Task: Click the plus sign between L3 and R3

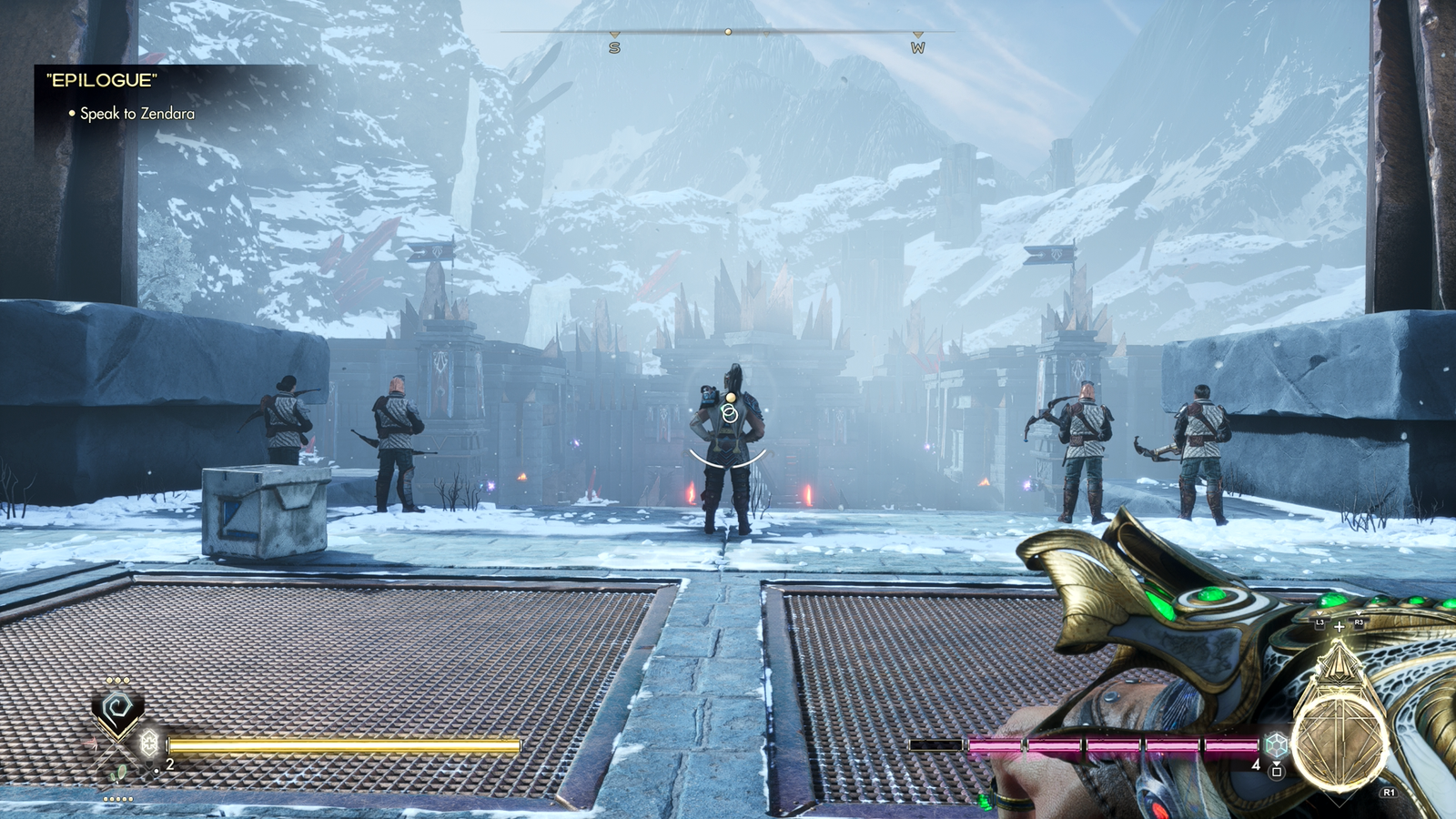Action: click(x=1340, y=627)
